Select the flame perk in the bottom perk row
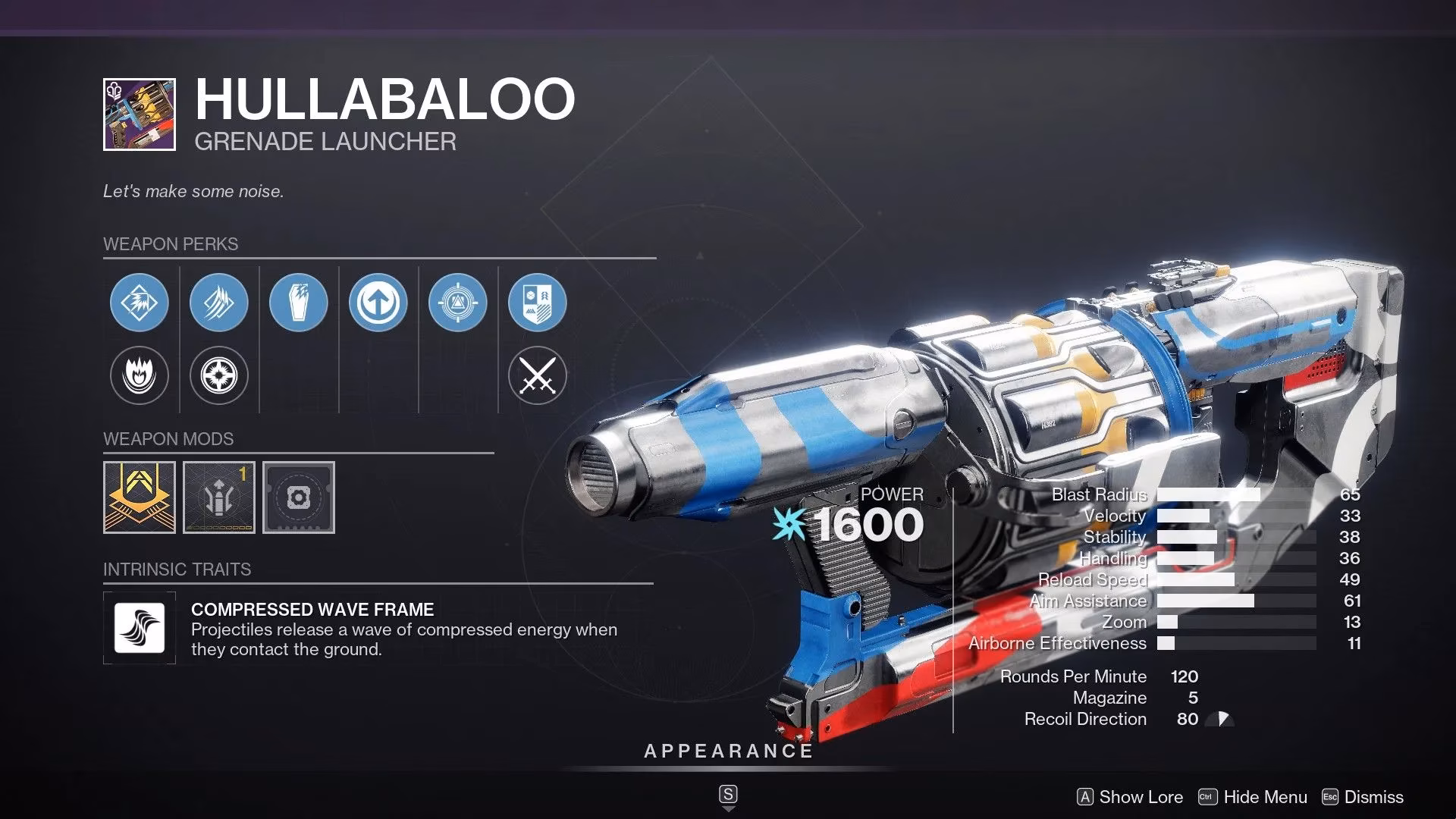 click(x=139, y=375)
